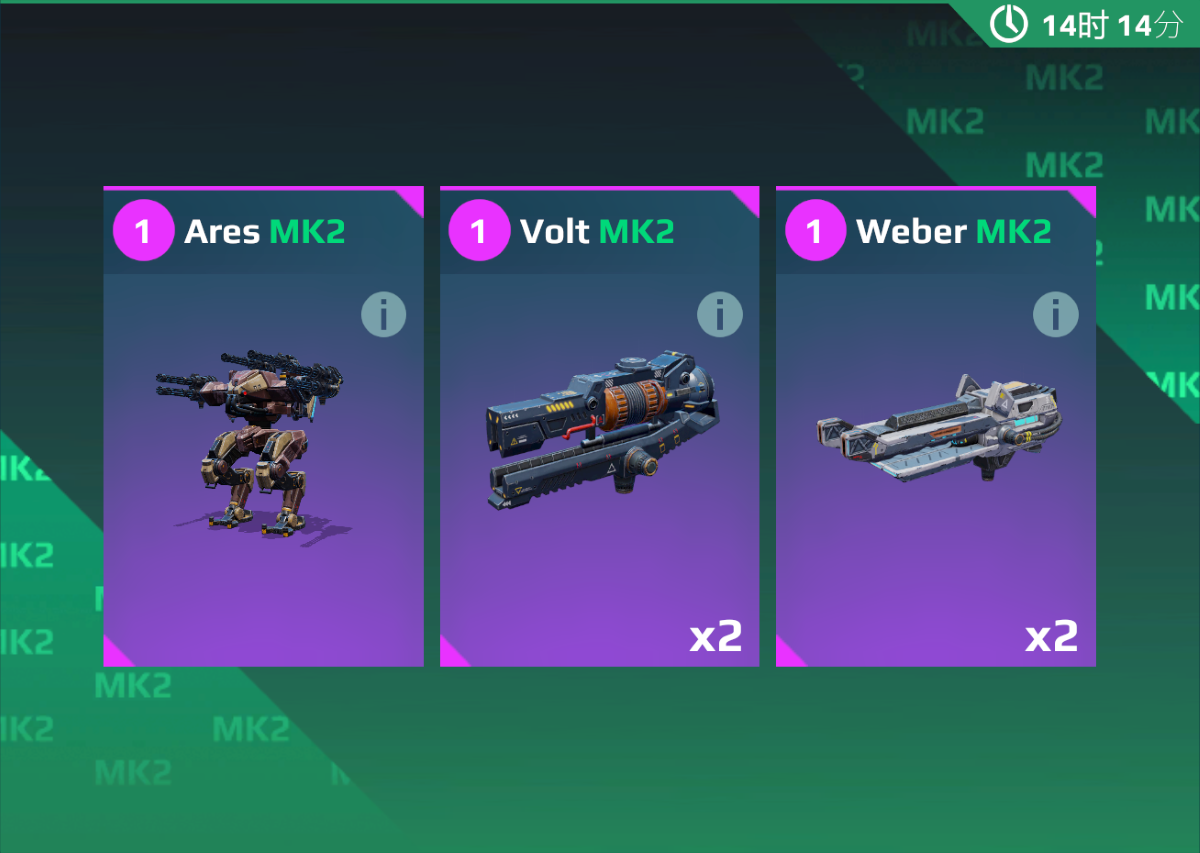The width and height of the screenshot is (1200, 853).
Task: Open the Volt MK2 info icon
Action: [719, 315]
